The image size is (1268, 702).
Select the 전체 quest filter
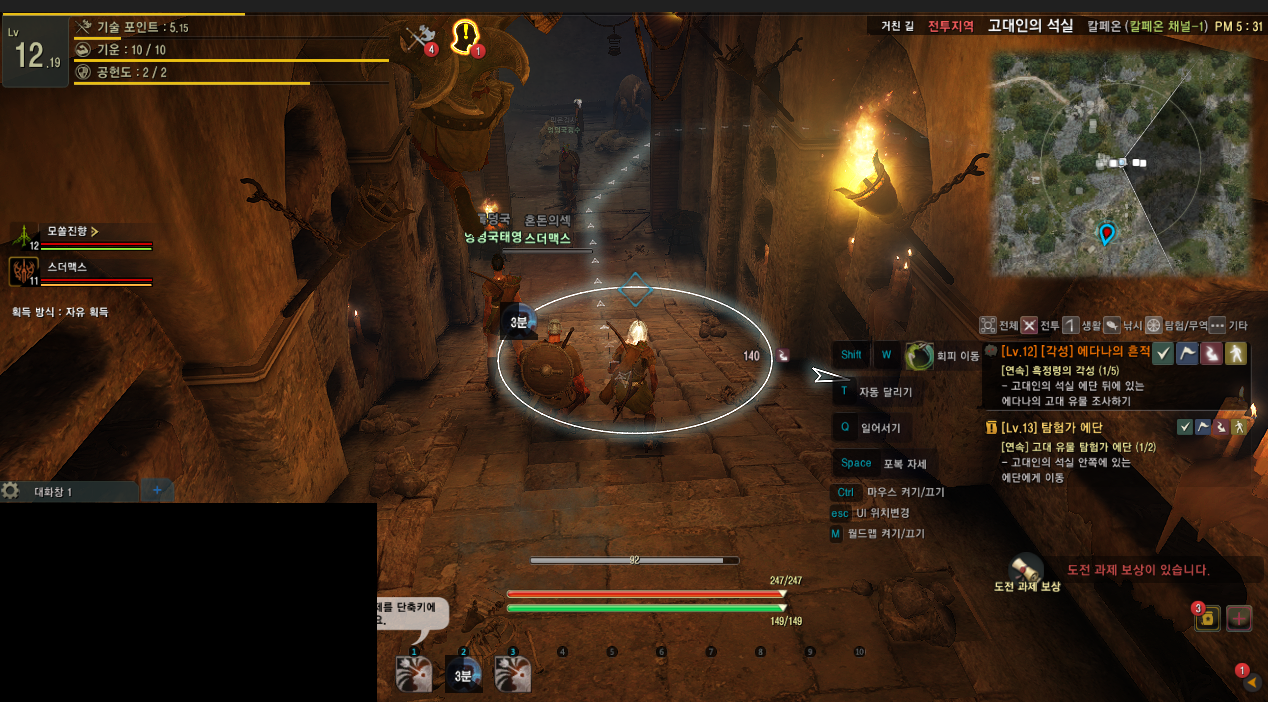point(989,325)
